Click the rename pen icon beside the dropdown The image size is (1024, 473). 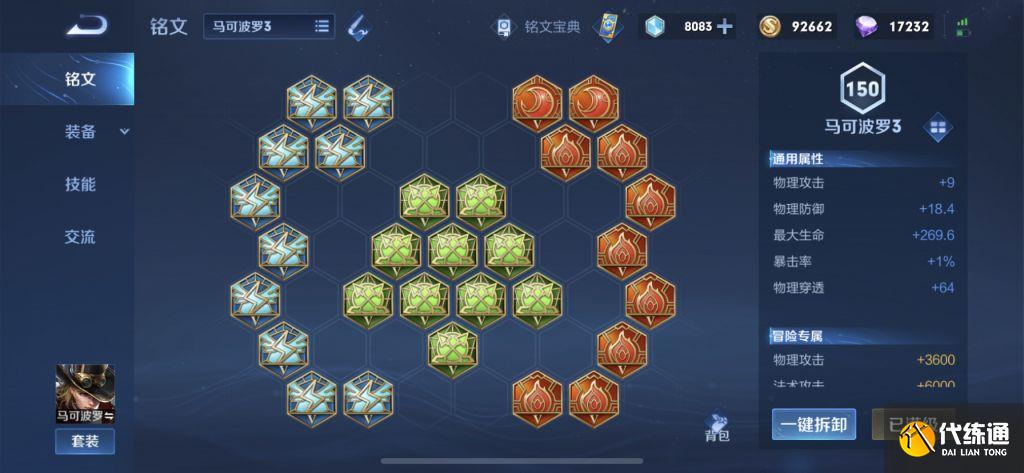point(357,27)
